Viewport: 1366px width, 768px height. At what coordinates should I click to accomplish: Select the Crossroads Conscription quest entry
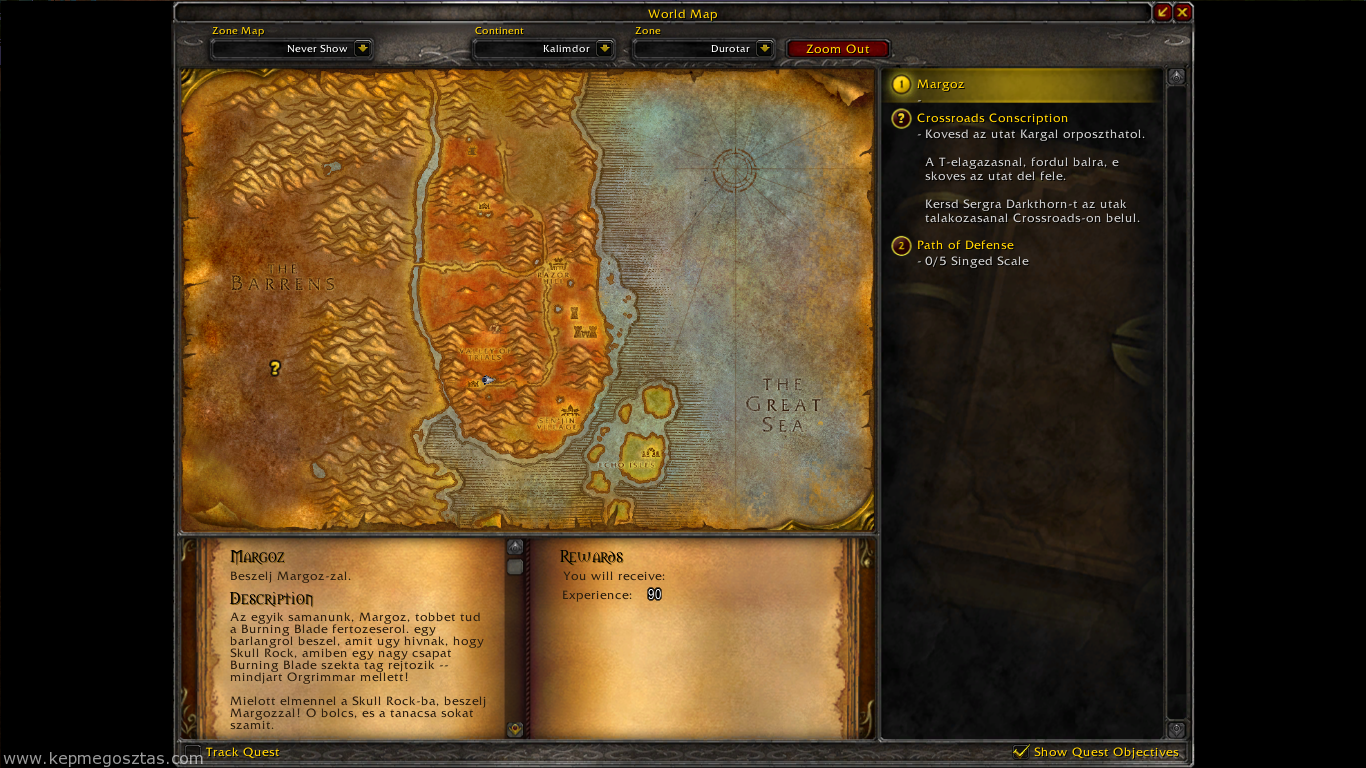(991, 118)
